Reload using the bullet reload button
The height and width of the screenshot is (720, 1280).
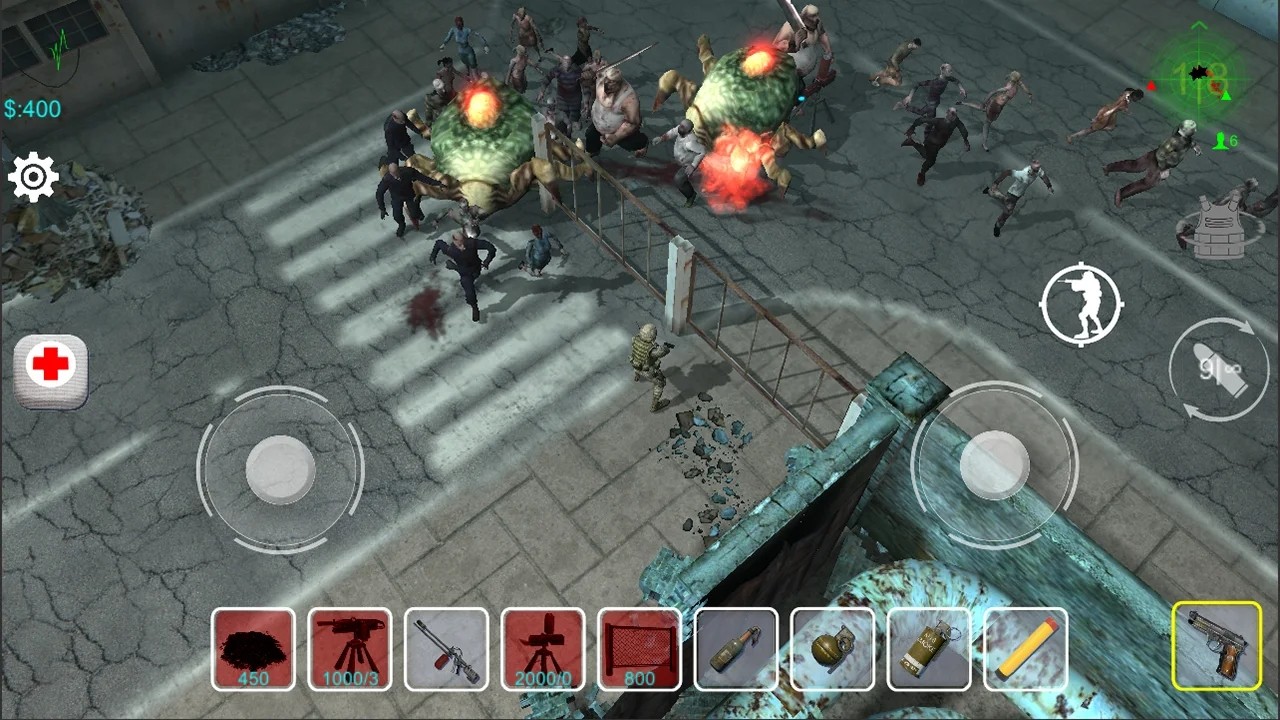[1219, 369]
